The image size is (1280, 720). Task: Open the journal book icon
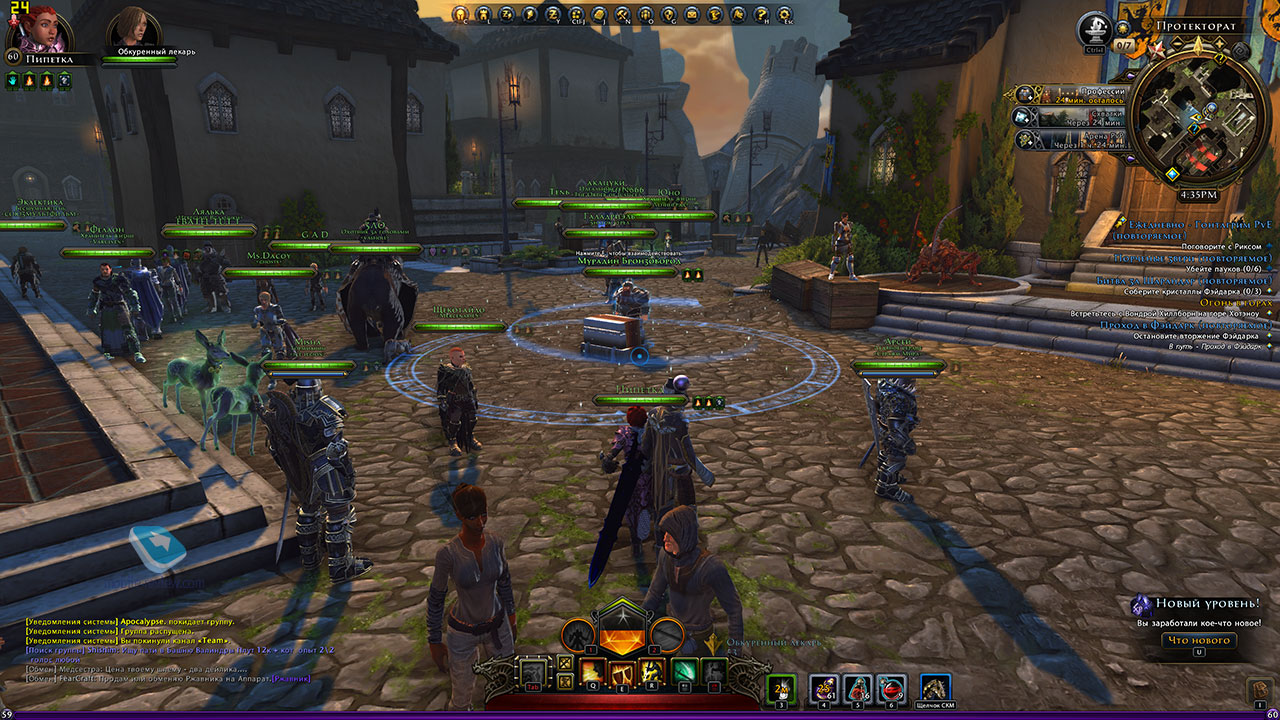598,14
